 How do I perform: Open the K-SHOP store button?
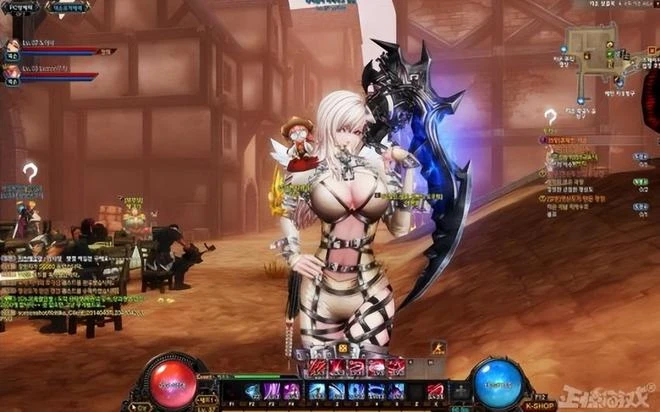540,405
